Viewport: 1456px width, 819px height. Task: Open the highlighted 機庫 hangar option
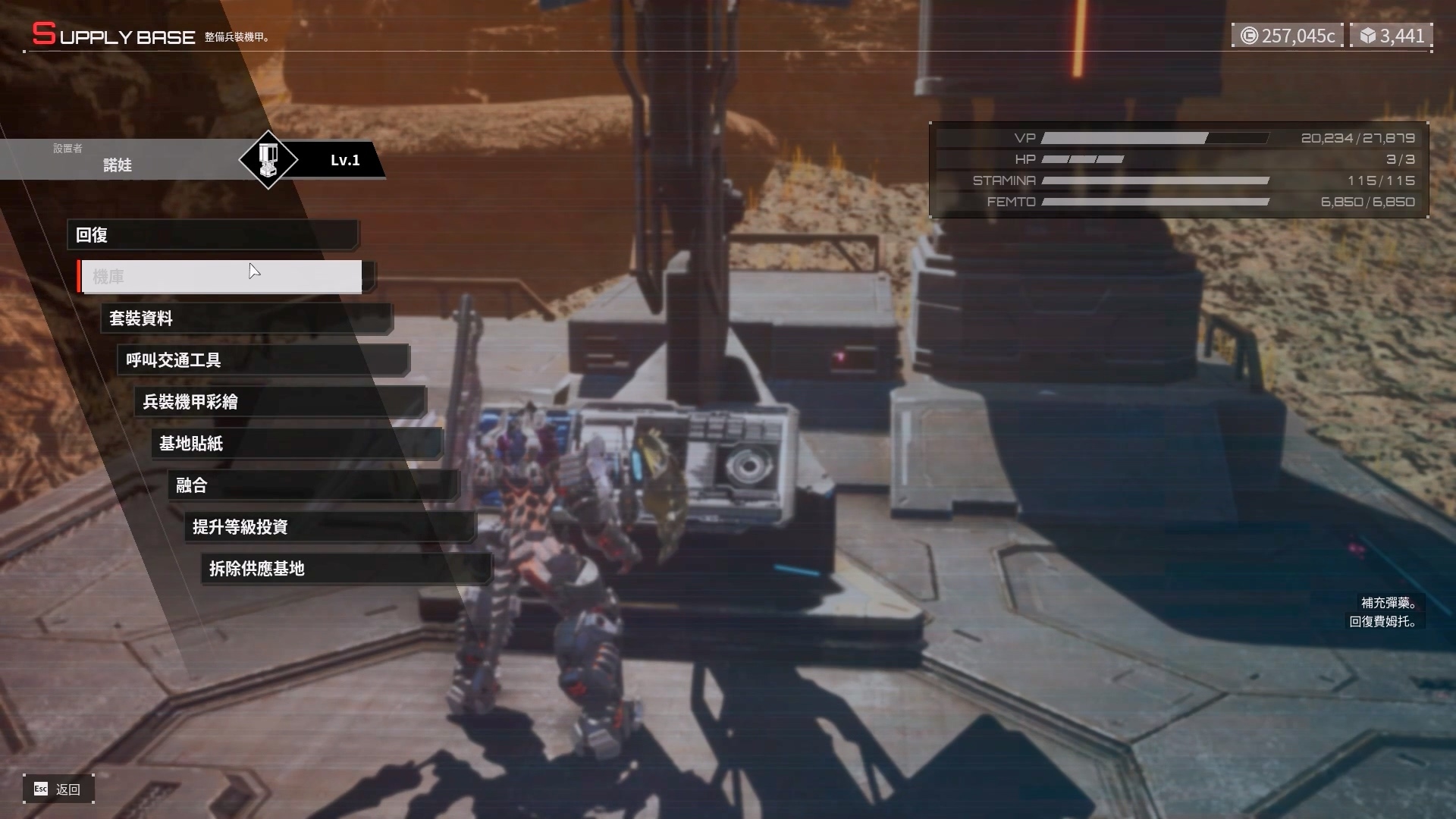[221, 277]
